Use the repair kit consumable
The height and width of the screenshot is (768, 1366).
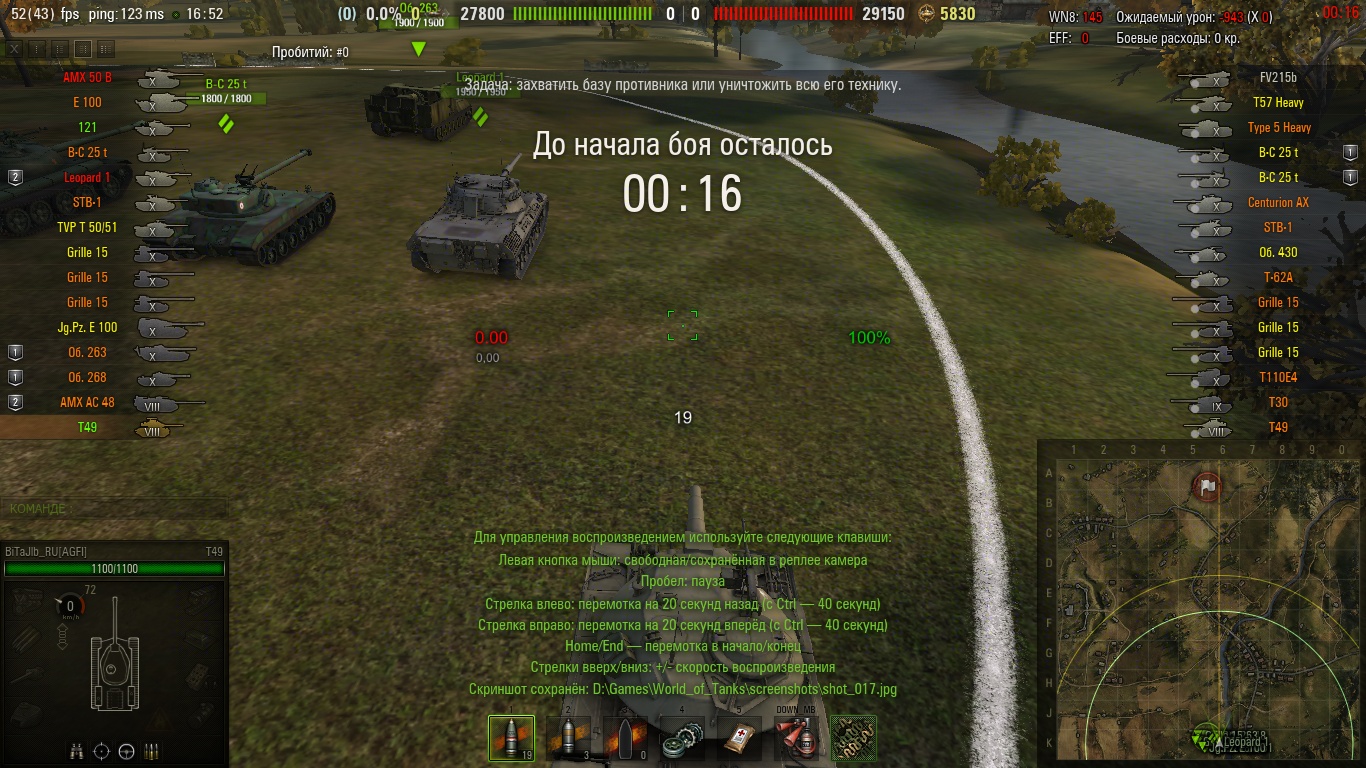(x=683, y=738)
